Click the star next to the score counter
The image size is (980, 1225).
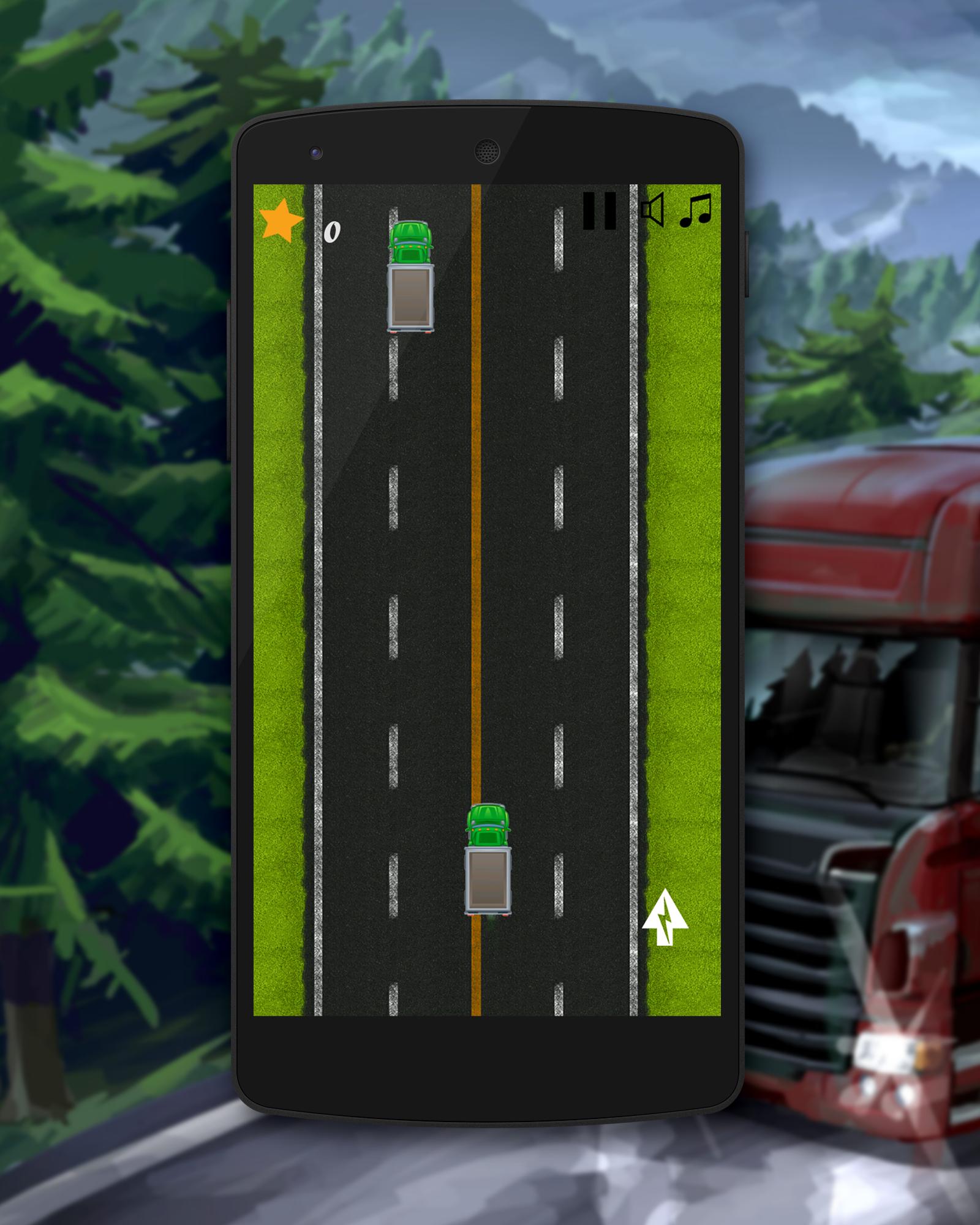281,217
